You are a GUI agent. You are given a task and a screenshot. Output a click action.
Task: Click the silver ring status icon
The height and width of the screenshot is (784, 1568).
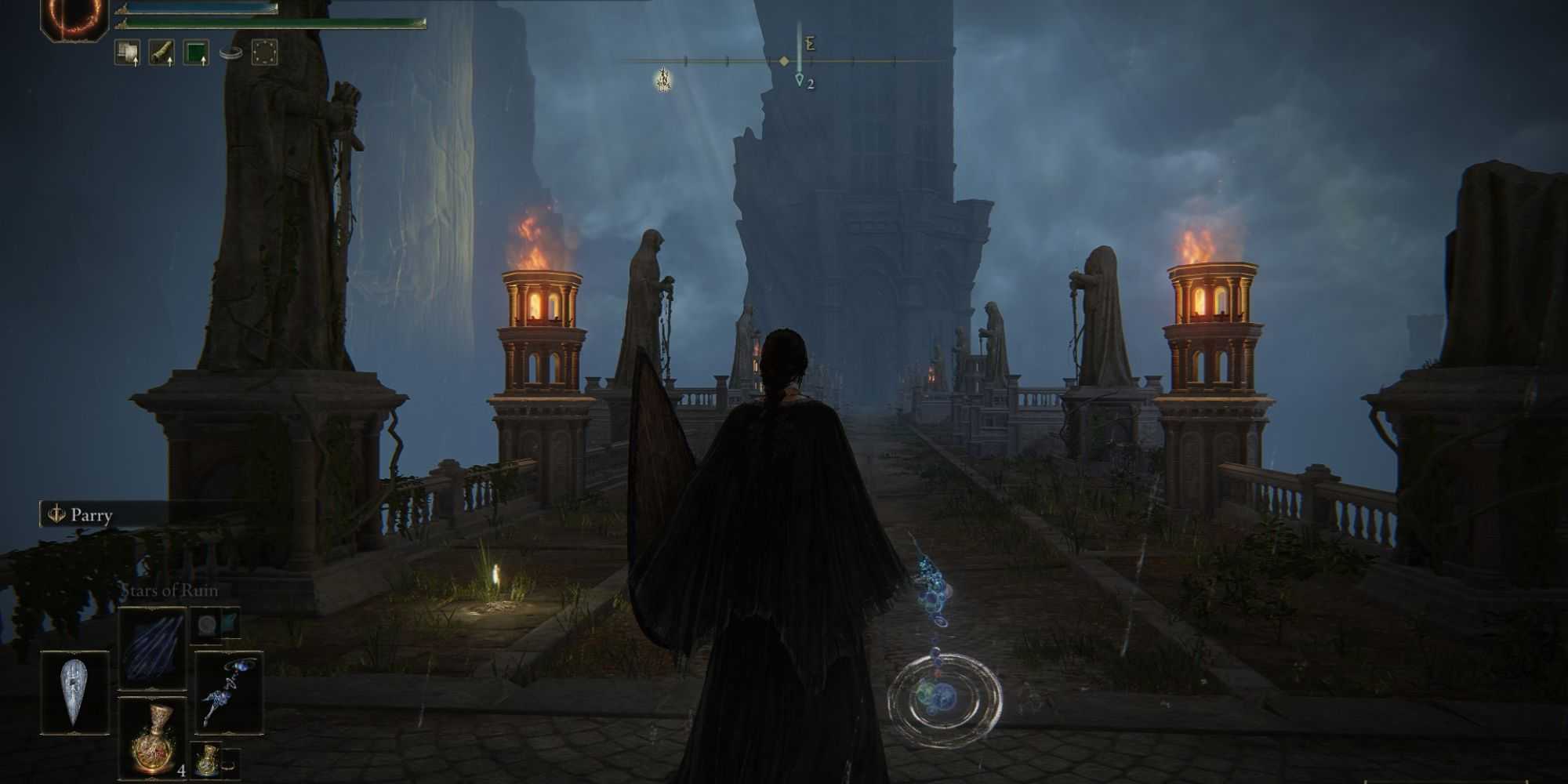point(230,53)
